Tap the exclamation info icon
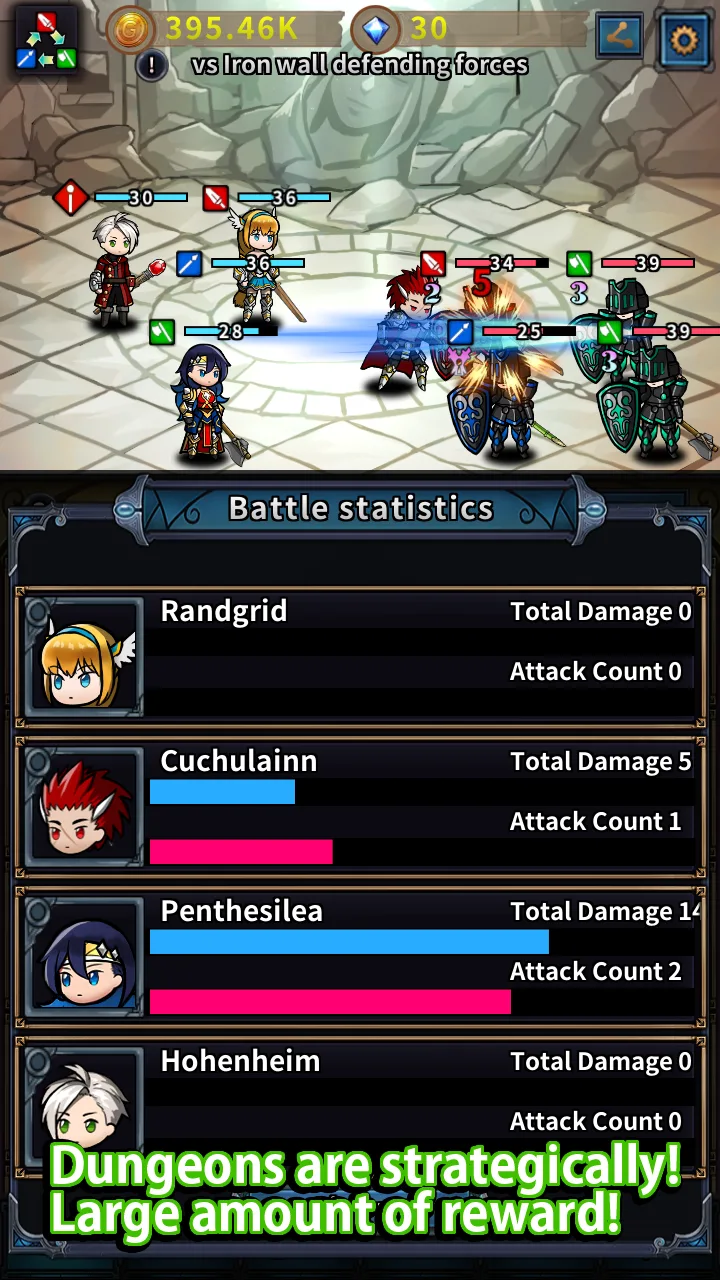 point(152,66)
